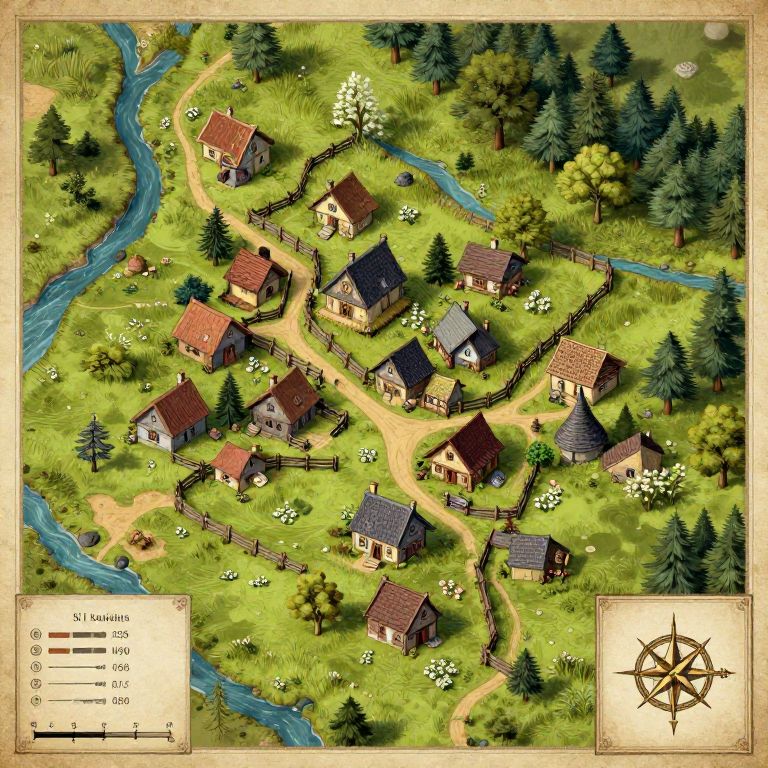Click the compass rose panel
768x768 pixels.
coord(672,672)
